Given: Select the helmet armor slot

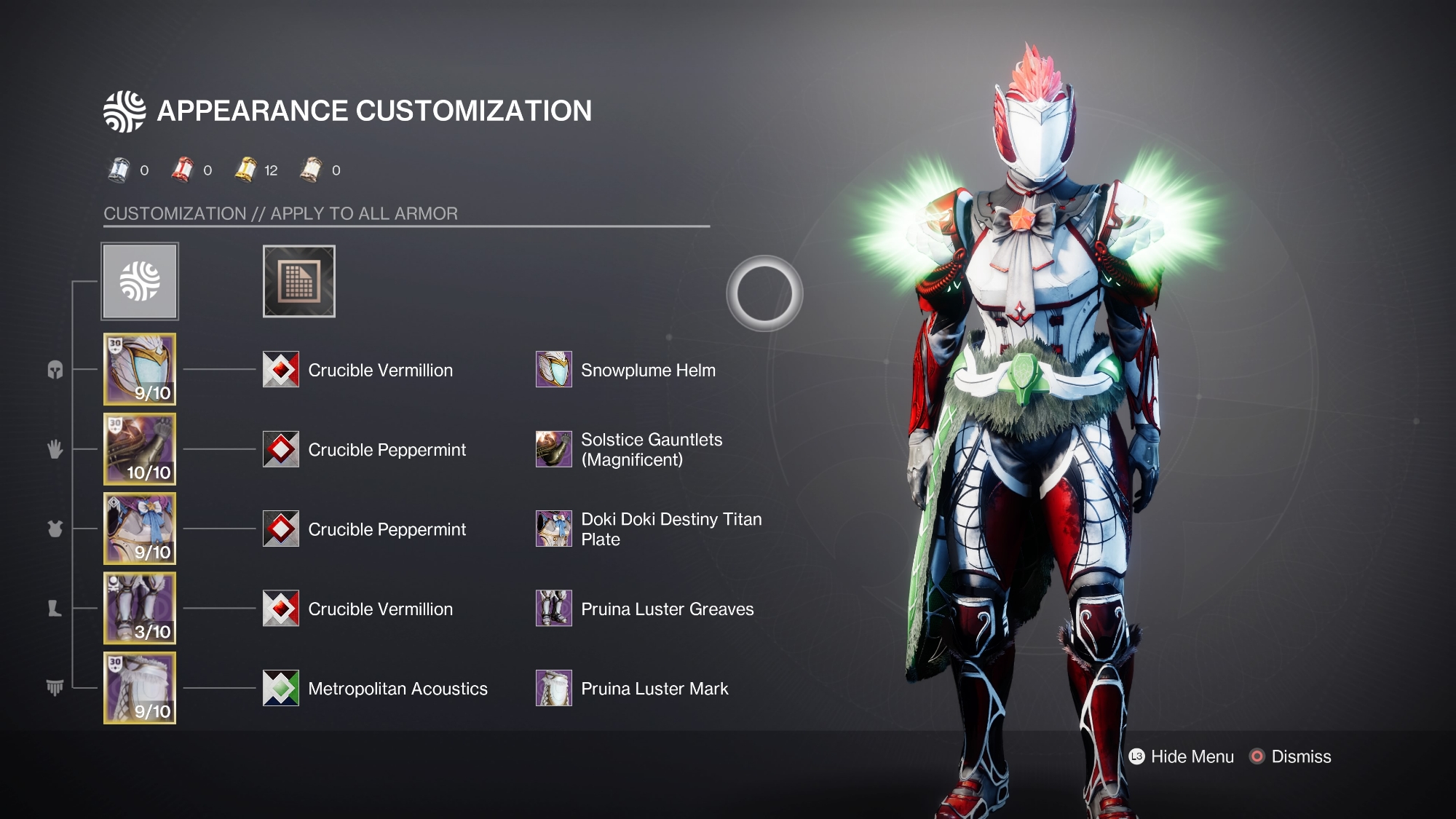Looking at the screenshot, I should pos(140,369).
